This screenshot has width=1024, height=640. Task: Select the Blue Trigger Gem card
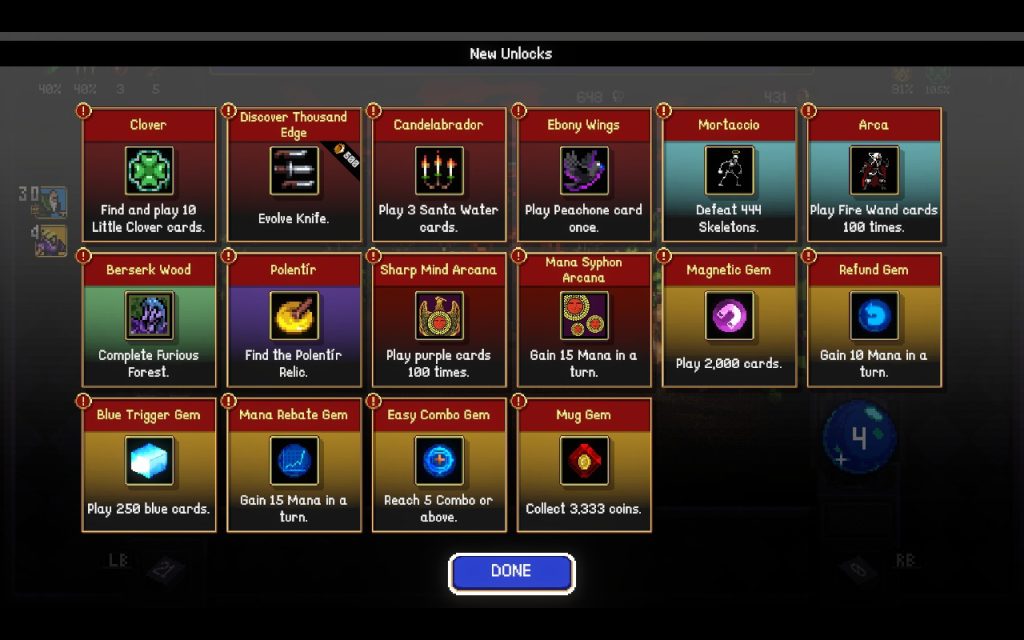click(149, 465)
